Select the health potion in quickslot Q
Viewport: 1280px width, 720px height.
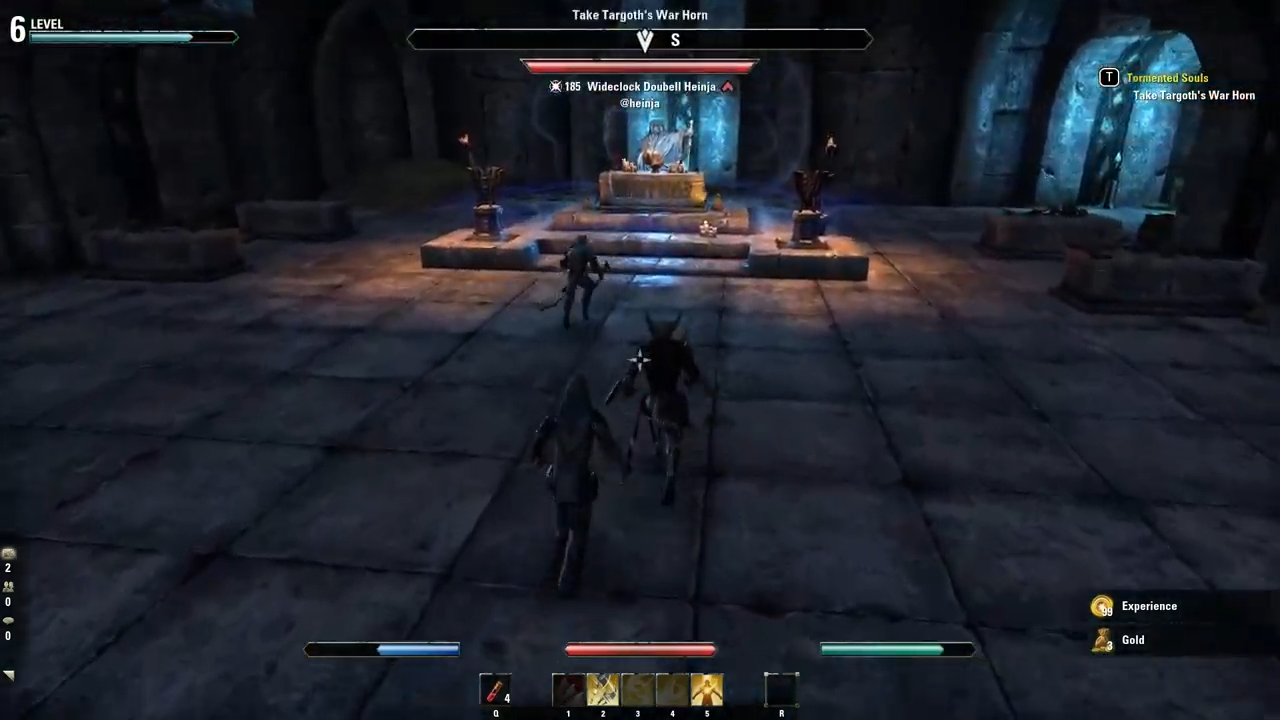tap(496, 690)
